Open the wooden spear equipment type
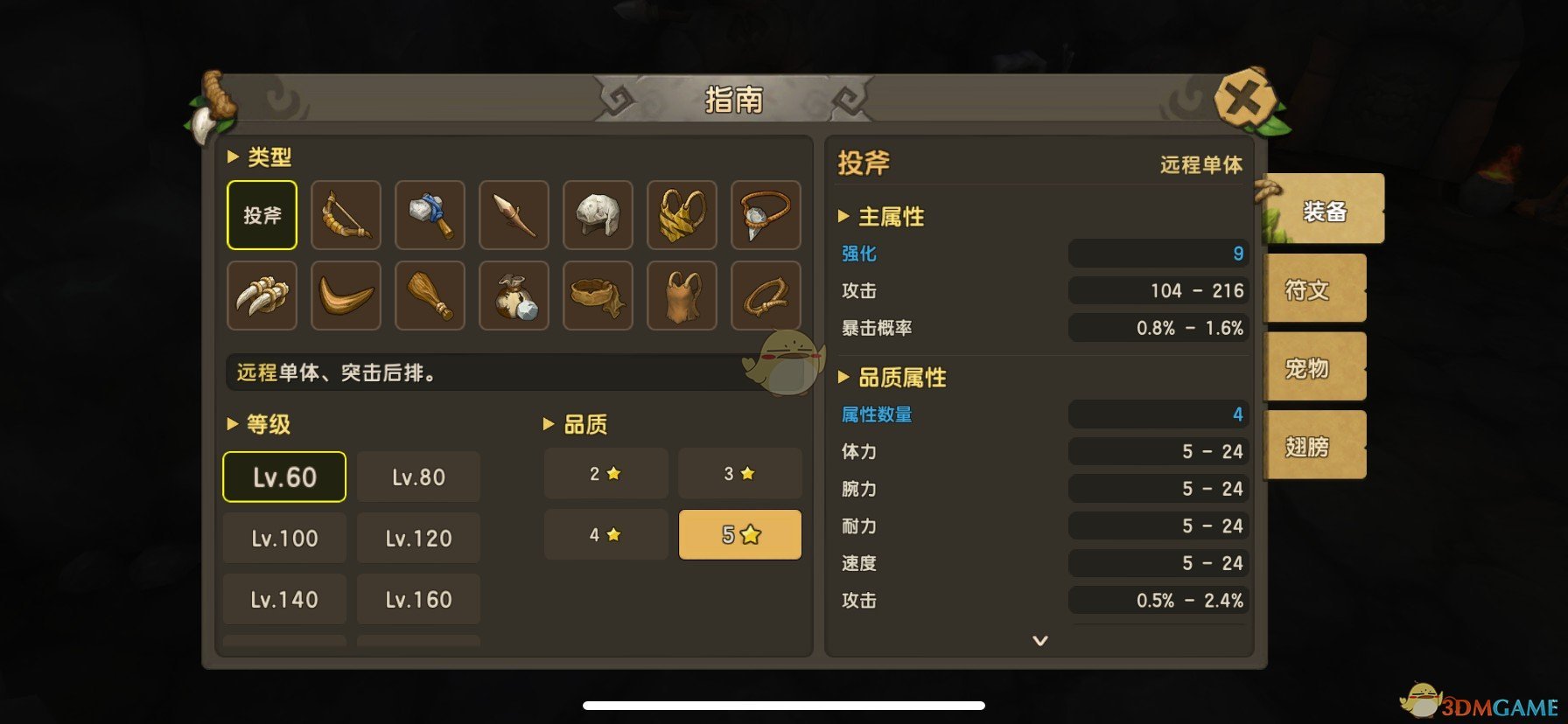This screenshot has height=724, width=1568. [x=514, y=214]
